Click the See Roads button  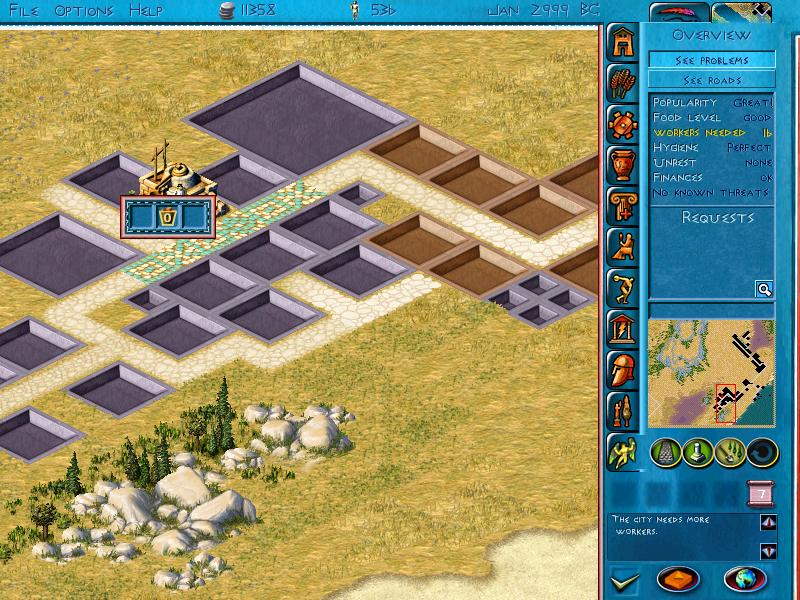point(711,80)
